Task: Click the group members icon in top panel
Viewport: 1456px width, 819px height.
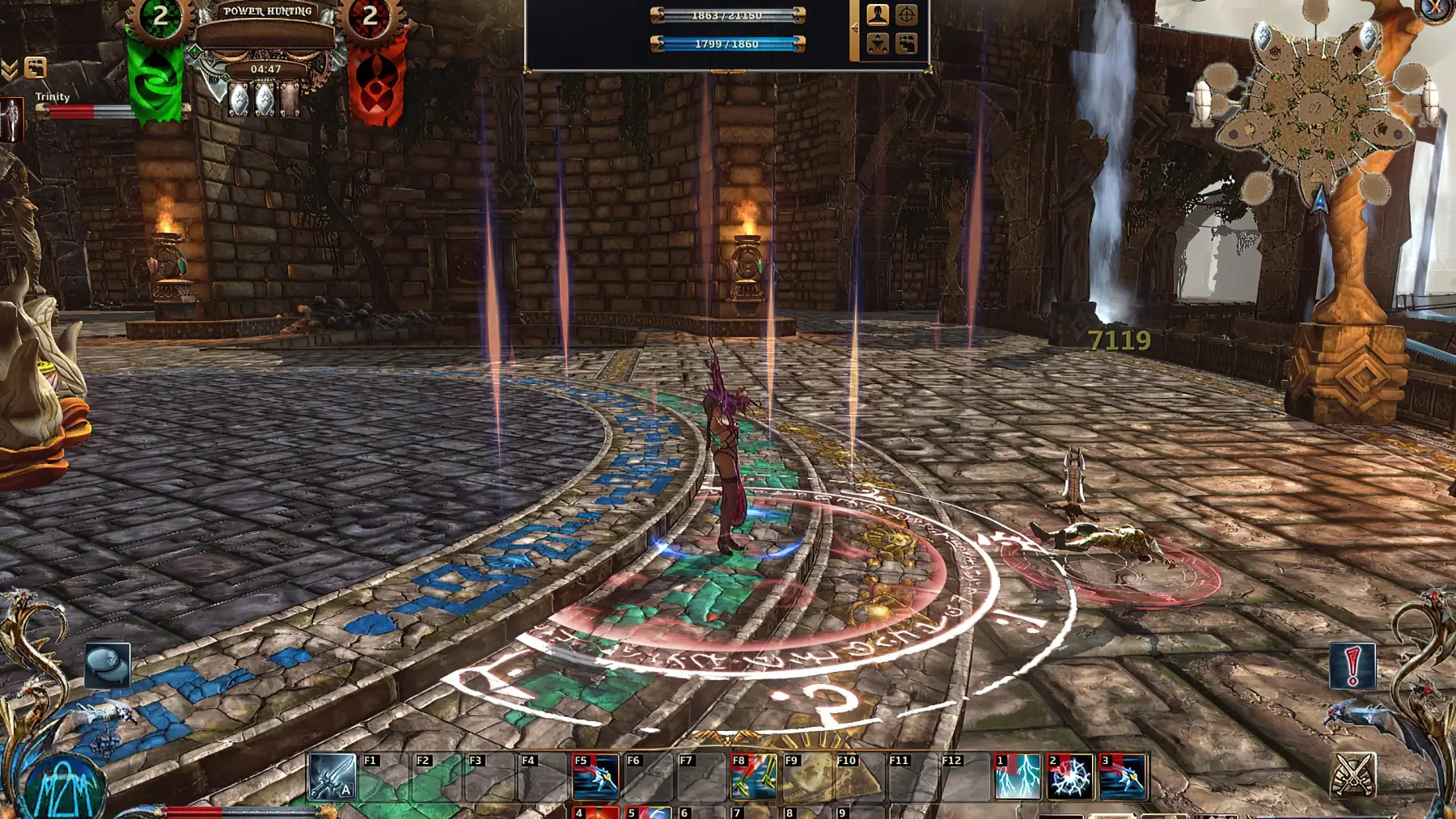Action: tap(907, 43)
